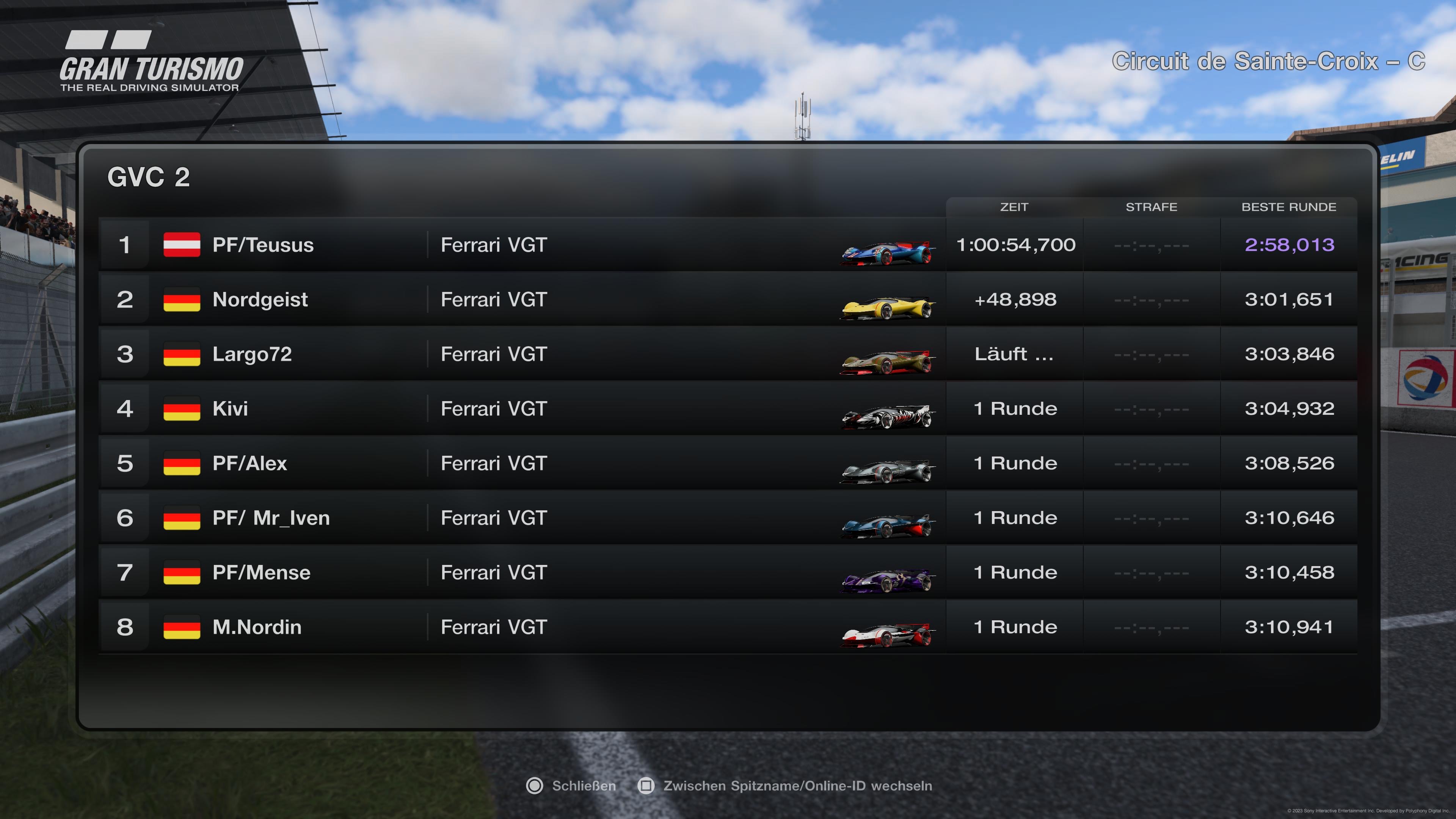
Task: Pick PF/Alex from the standings
Action: coord(249,463)
